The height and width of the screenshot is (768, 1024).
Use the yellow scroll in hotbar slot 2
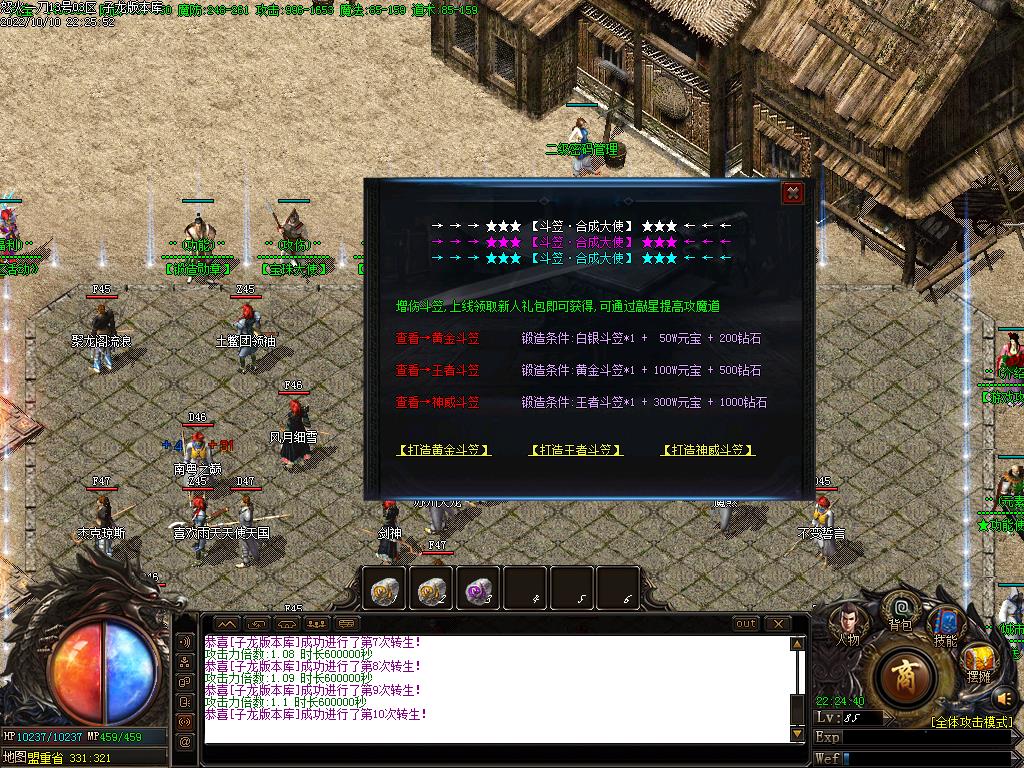coord(431,589)
